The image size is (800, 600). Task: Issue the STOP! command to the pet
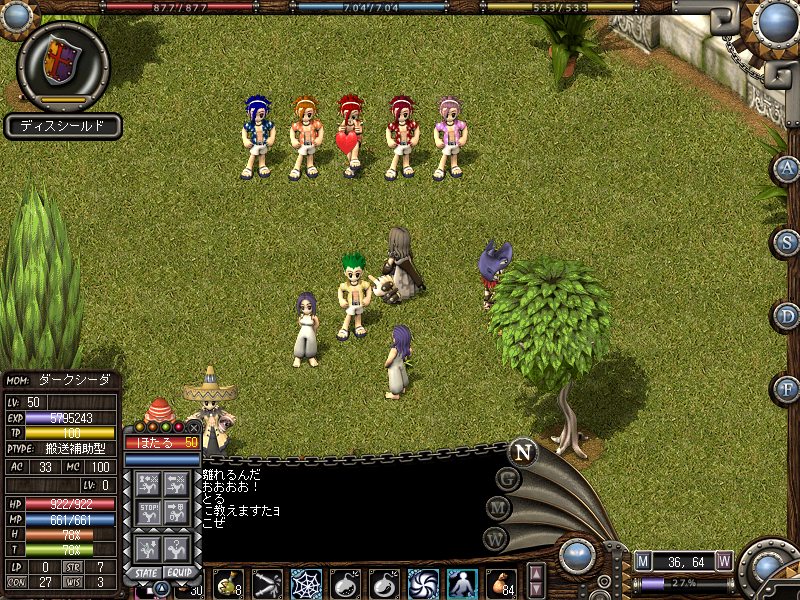(148, 514)
